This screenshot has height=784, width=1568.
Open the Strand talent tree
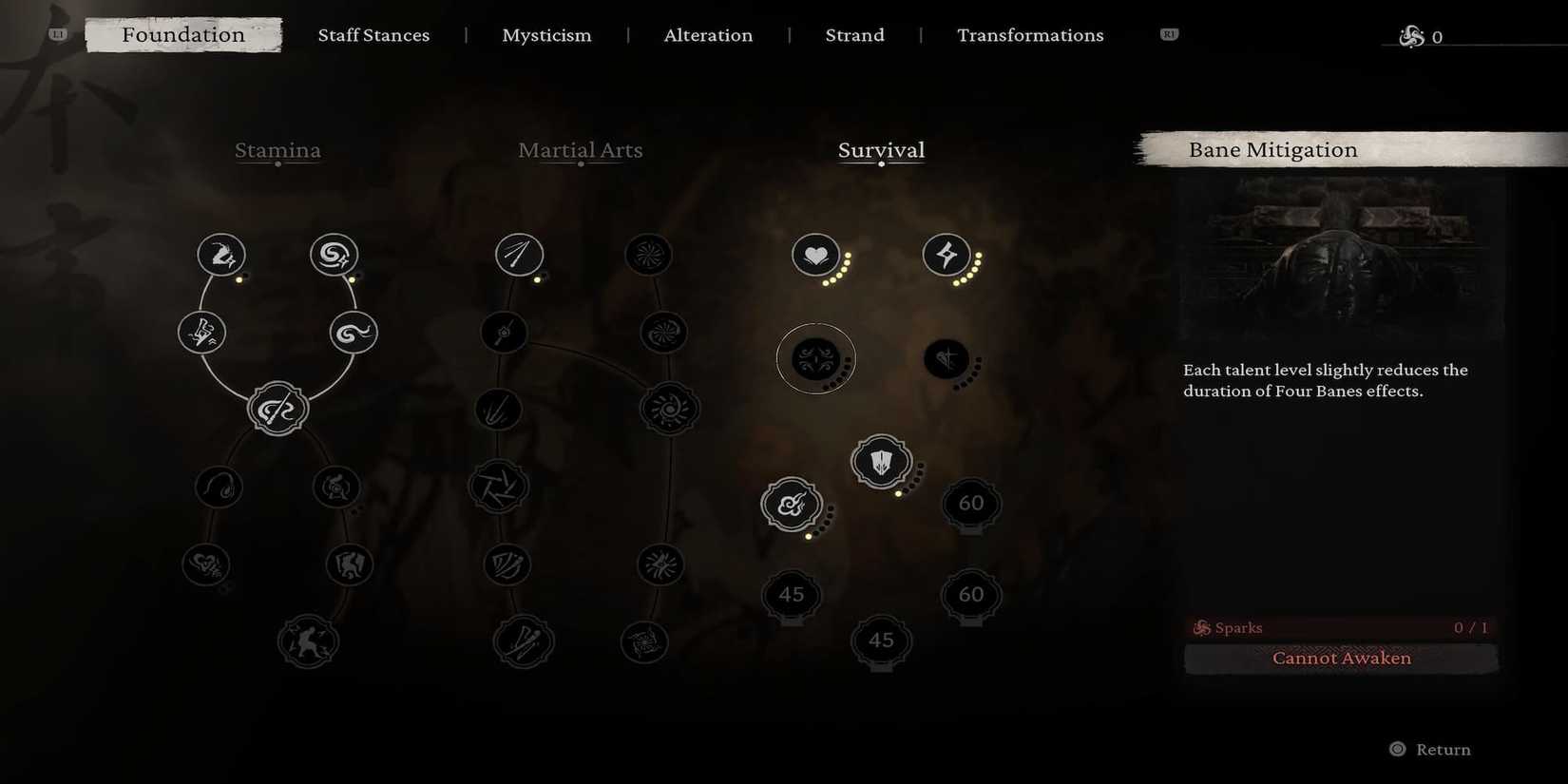pos(853,35)
